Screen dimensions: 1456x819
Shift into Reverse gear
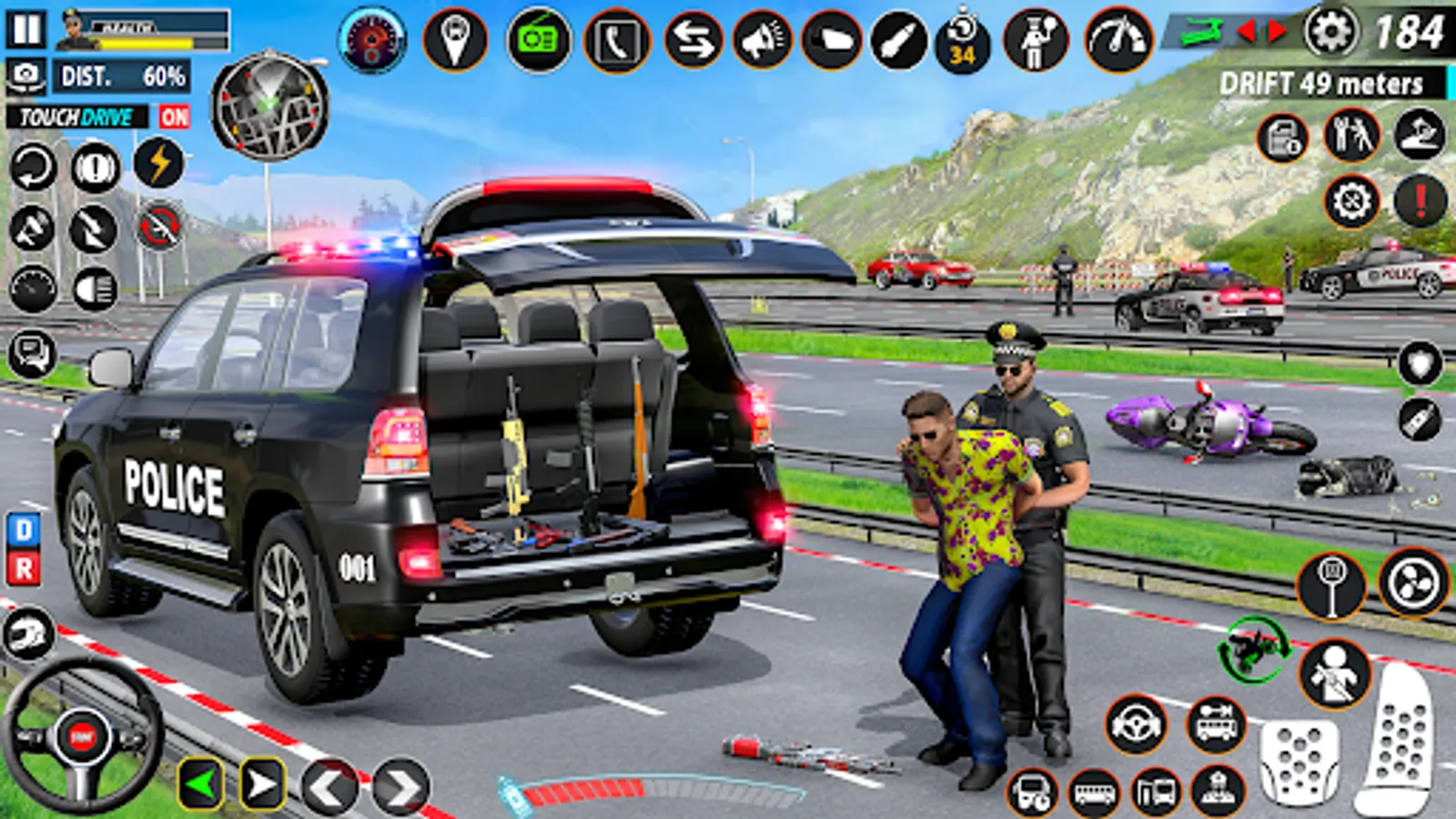tap(24, 569)
